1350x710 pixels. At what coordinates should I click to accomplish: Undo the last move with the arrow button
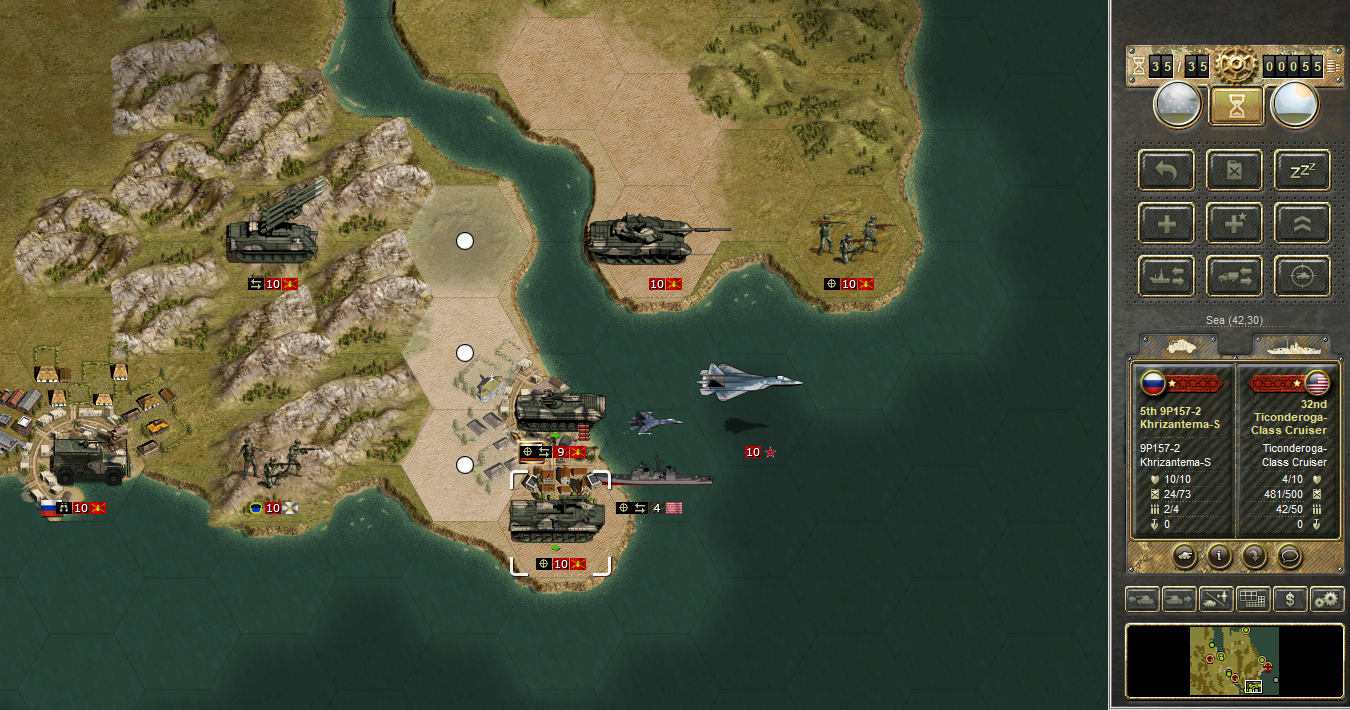click(x=1167, y=171)
